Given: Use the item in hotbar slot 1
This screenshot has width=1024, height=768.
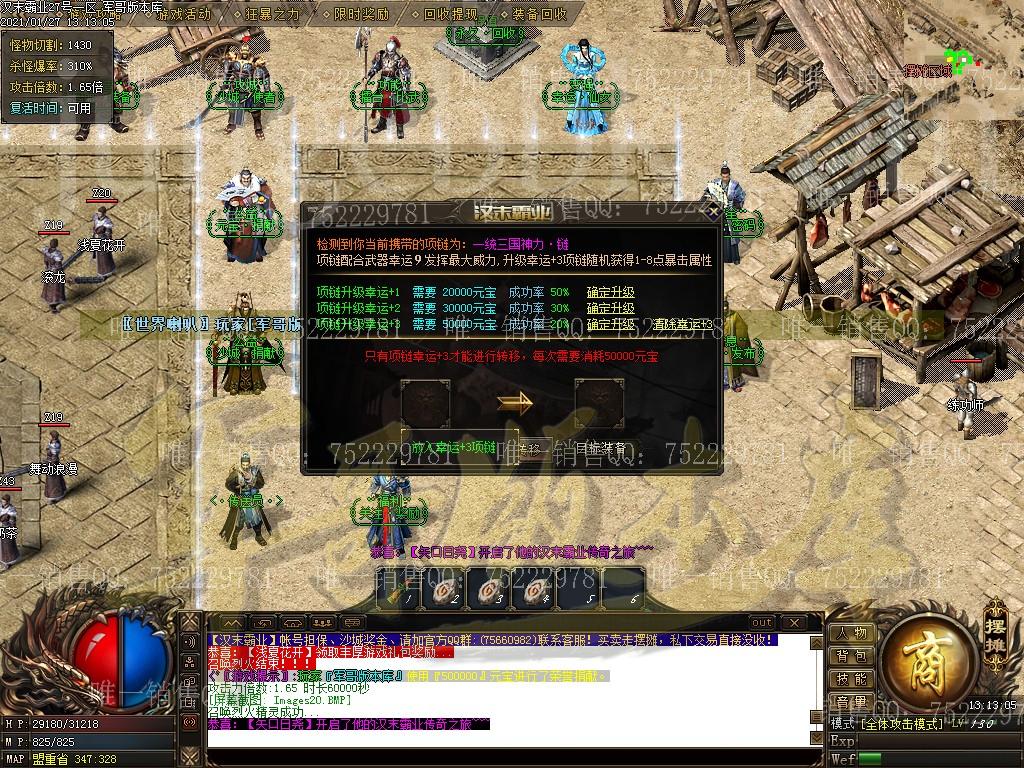Looking at the screenshot, I should point(399,590).
